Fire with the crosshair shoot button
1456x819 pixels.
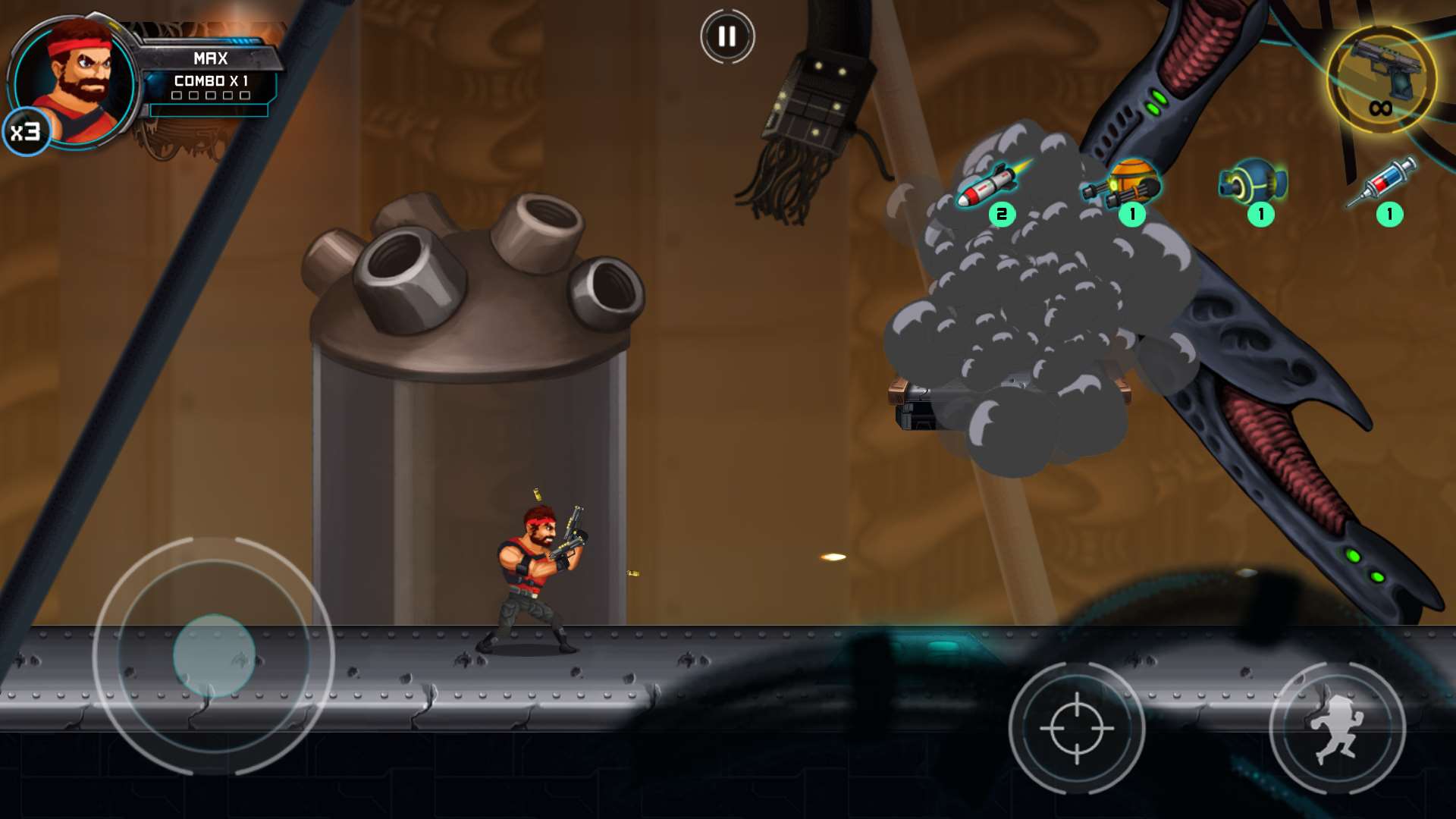pos(1076,728)
